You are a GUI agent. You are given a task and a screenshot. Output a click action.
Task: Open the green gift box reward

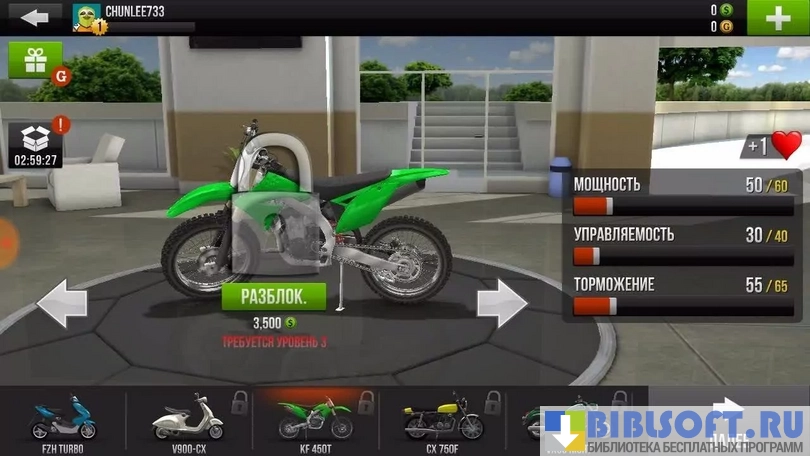coord(35,61)
